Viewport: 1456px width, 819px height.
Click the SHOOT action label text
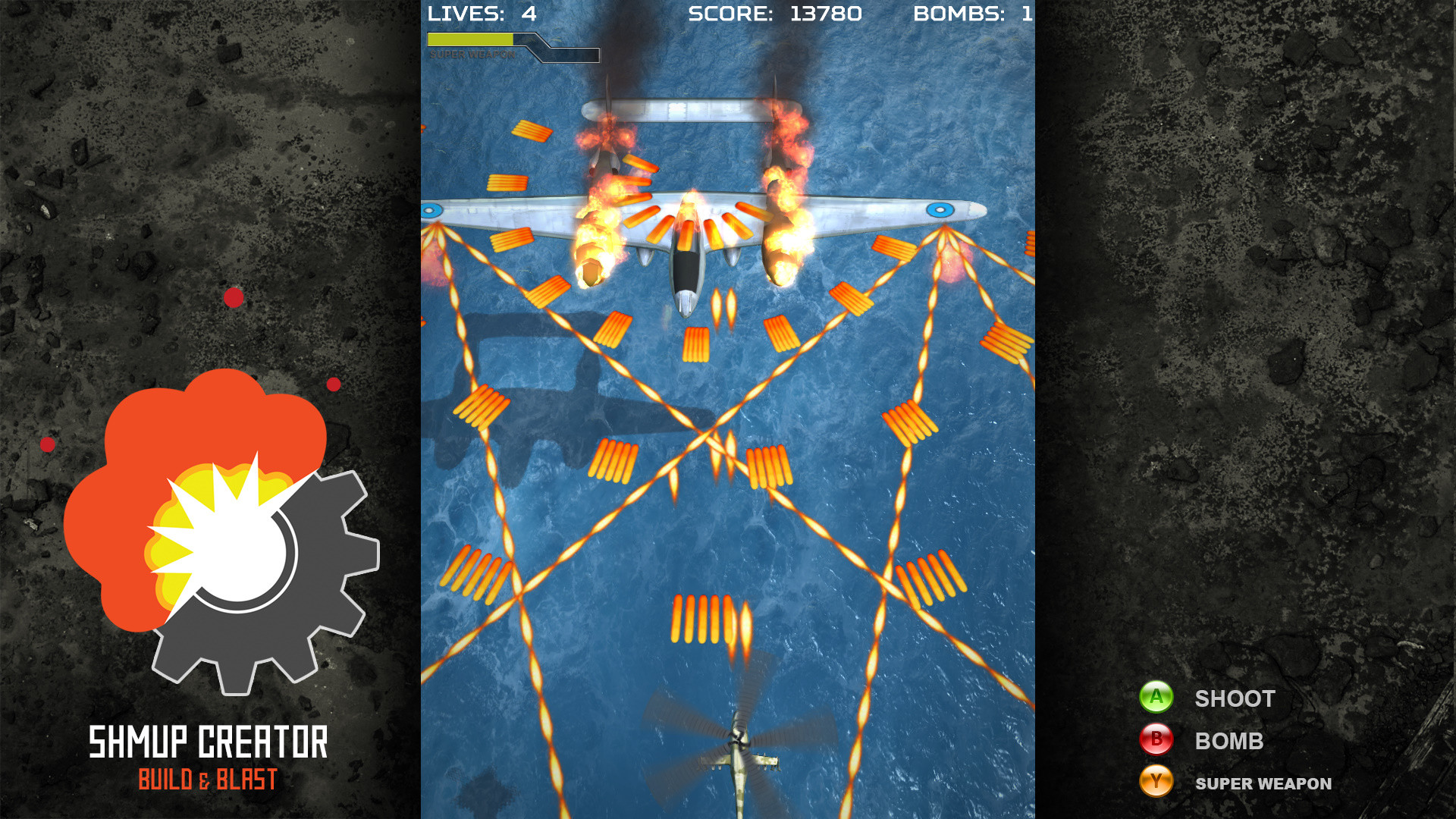pos(1235,698)
